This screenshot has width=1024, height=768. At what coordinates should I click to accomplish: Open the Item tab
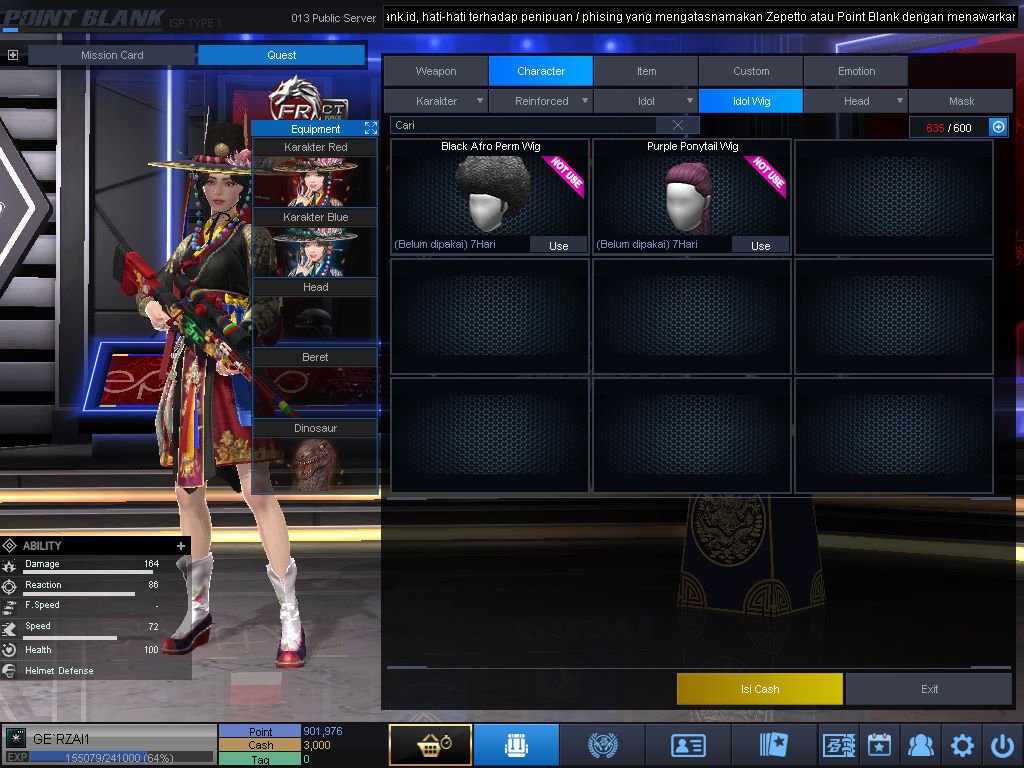pyautogui.click(x=646, y=71)
